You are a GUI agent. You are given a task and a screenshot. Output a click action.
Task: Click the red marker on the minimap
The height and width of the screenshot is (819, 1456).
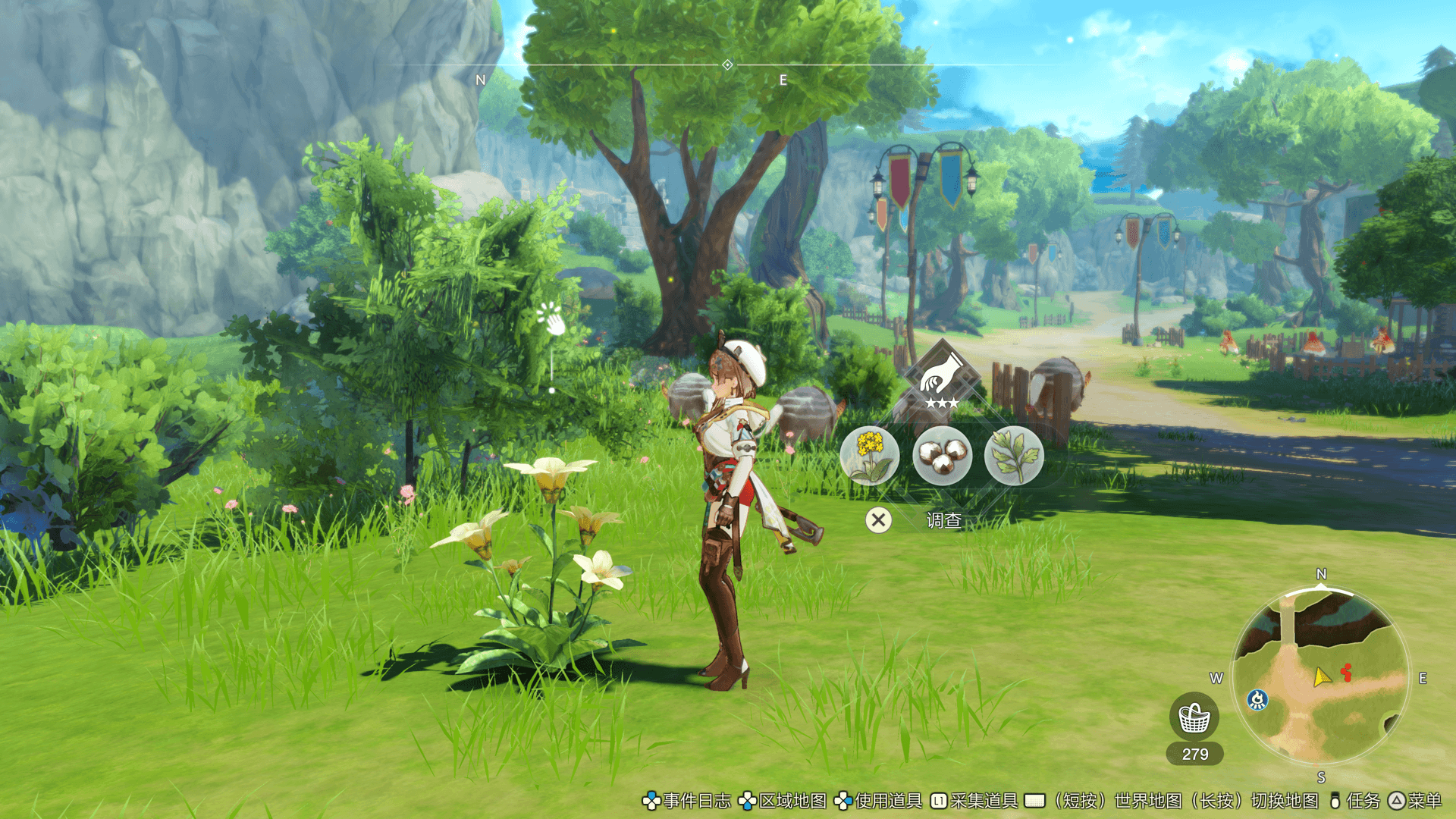tap(1346, 672)
